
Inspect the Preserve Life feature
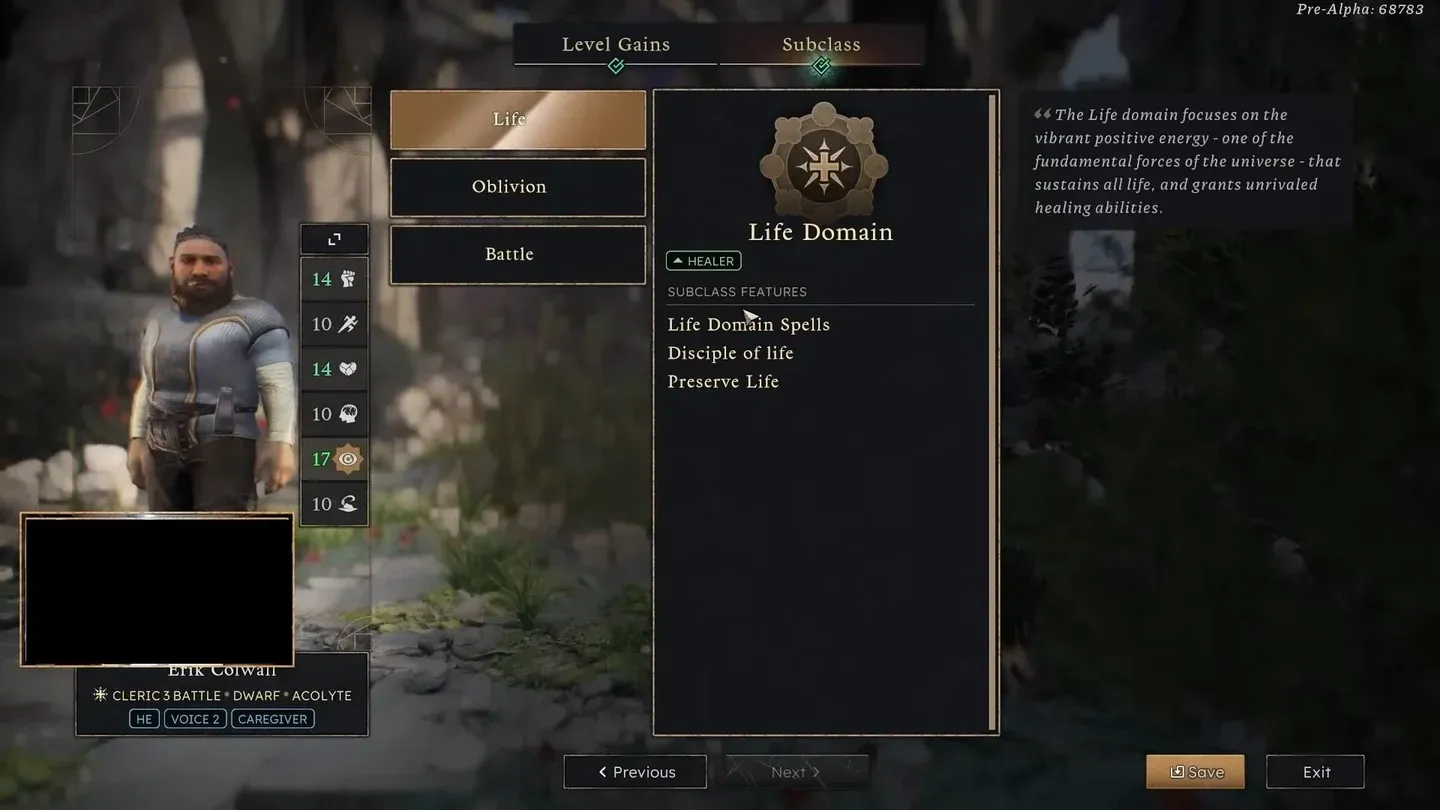coord(723,382)
